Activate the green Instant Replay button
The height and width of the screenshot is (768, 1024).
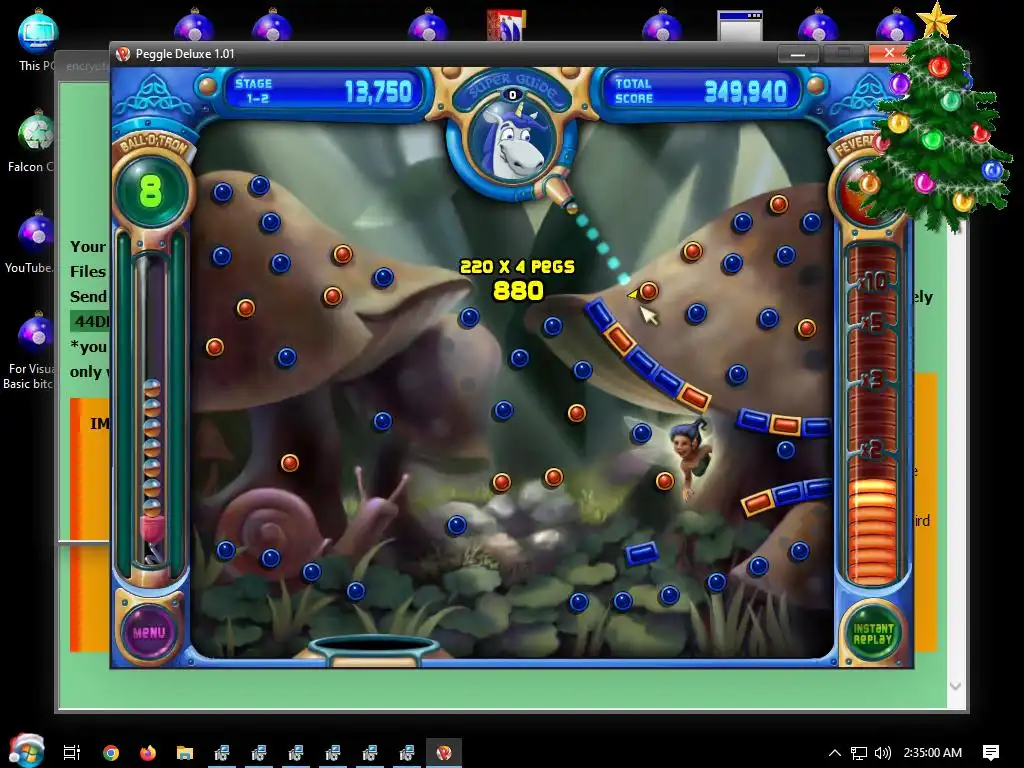tap(872, 633)
